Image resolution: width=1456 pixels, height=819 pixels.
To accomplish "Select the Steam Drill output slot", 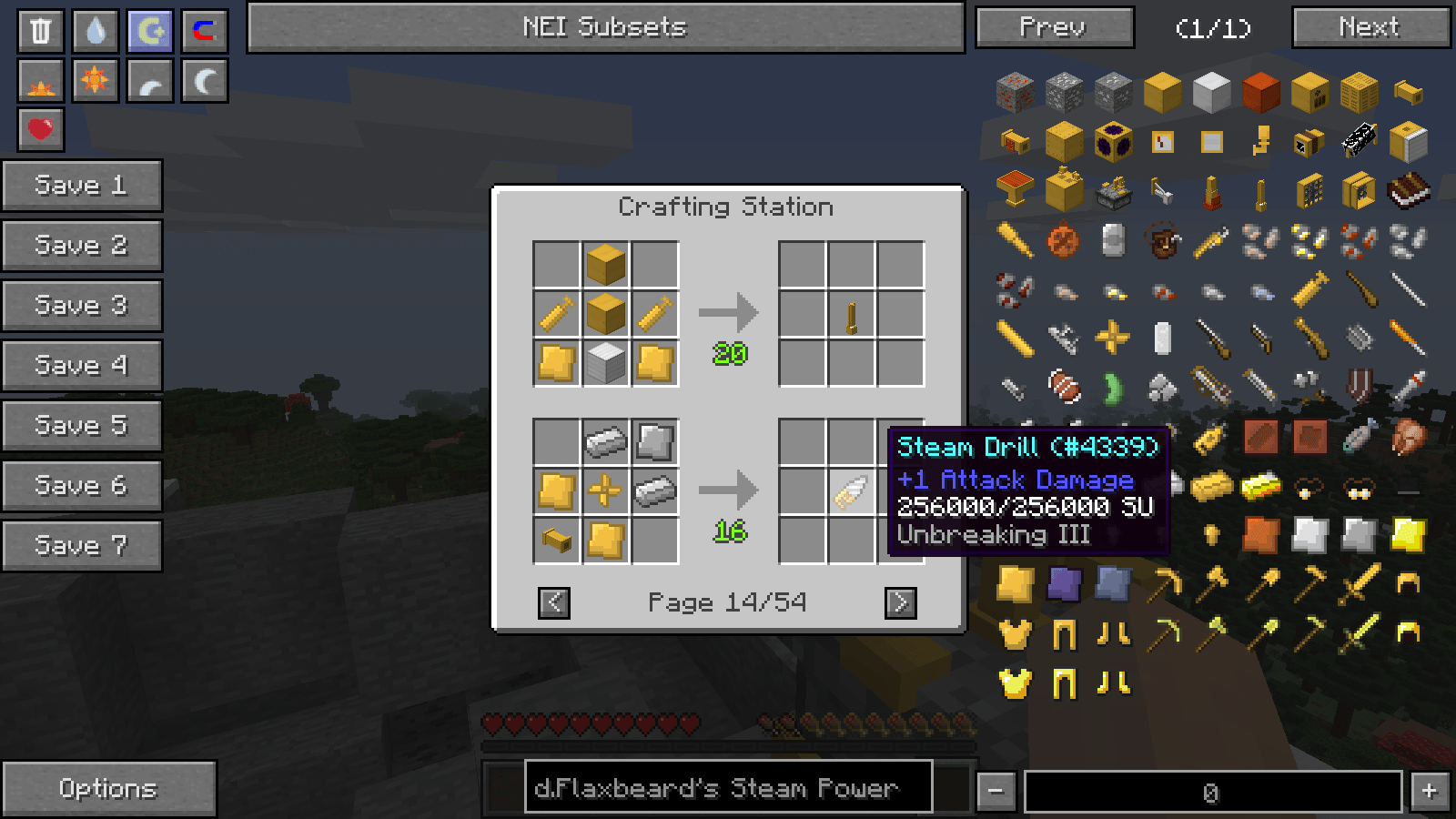I will [x=852, y=492].
